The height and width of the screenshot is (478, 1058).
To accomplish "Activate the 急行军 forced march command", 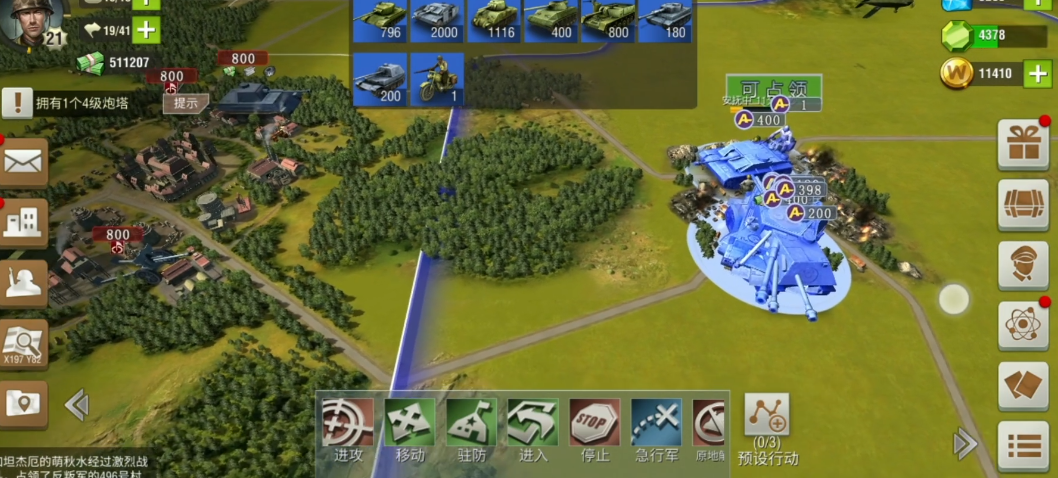I will click(x=656, y=428).
